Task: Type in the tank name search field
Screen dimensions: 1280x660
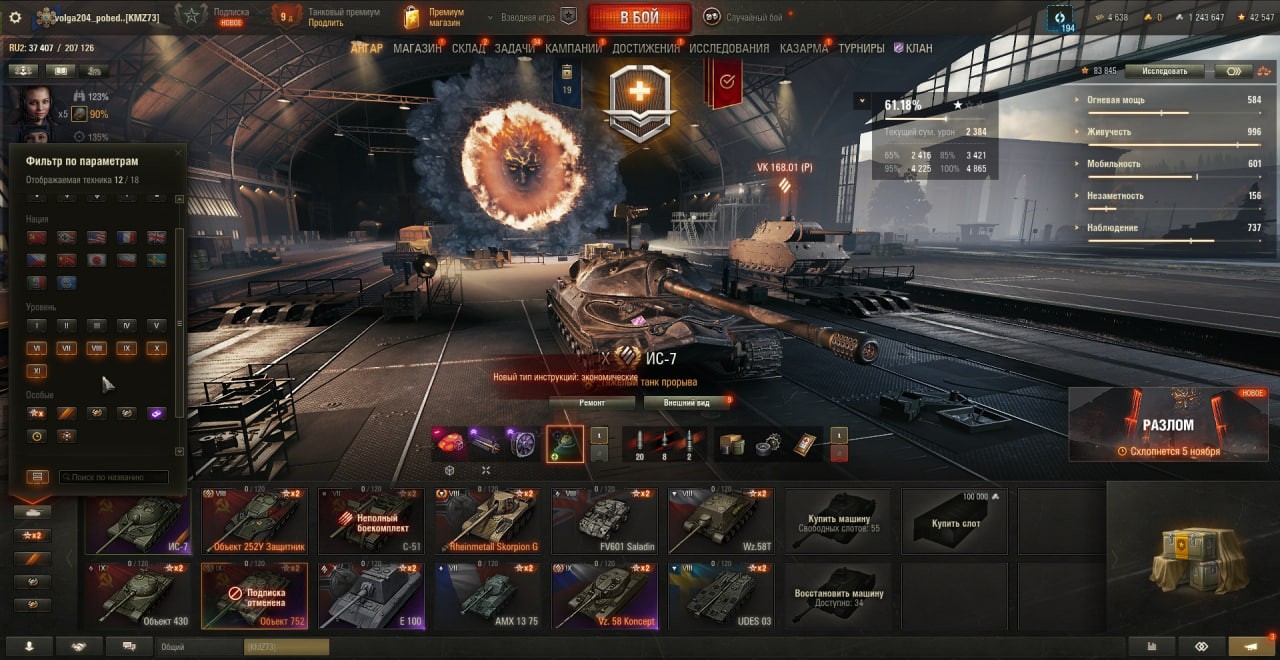Action: (113, 477)
